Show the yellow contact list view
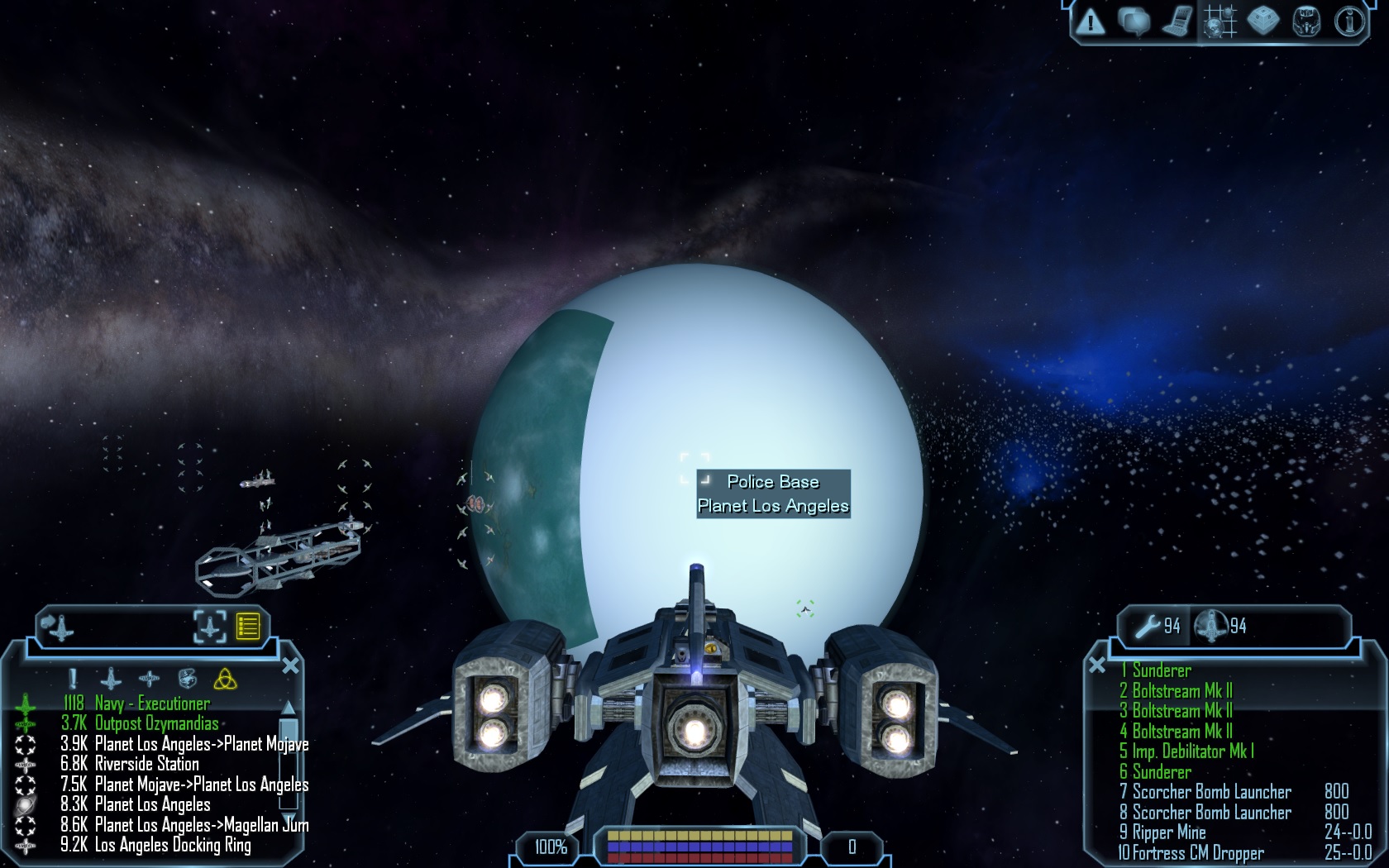The height and width of the screenshot is (868, 1389). pyautogui.click(x=248, y=626)
